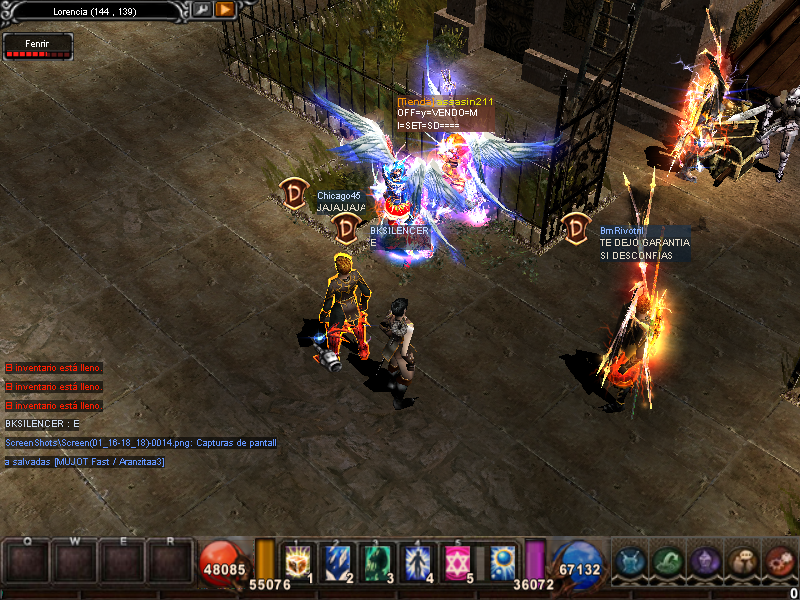Start MU Helper with orange play button
The height and width of the screenshot is (600, 800).
(x=225, y=9)
